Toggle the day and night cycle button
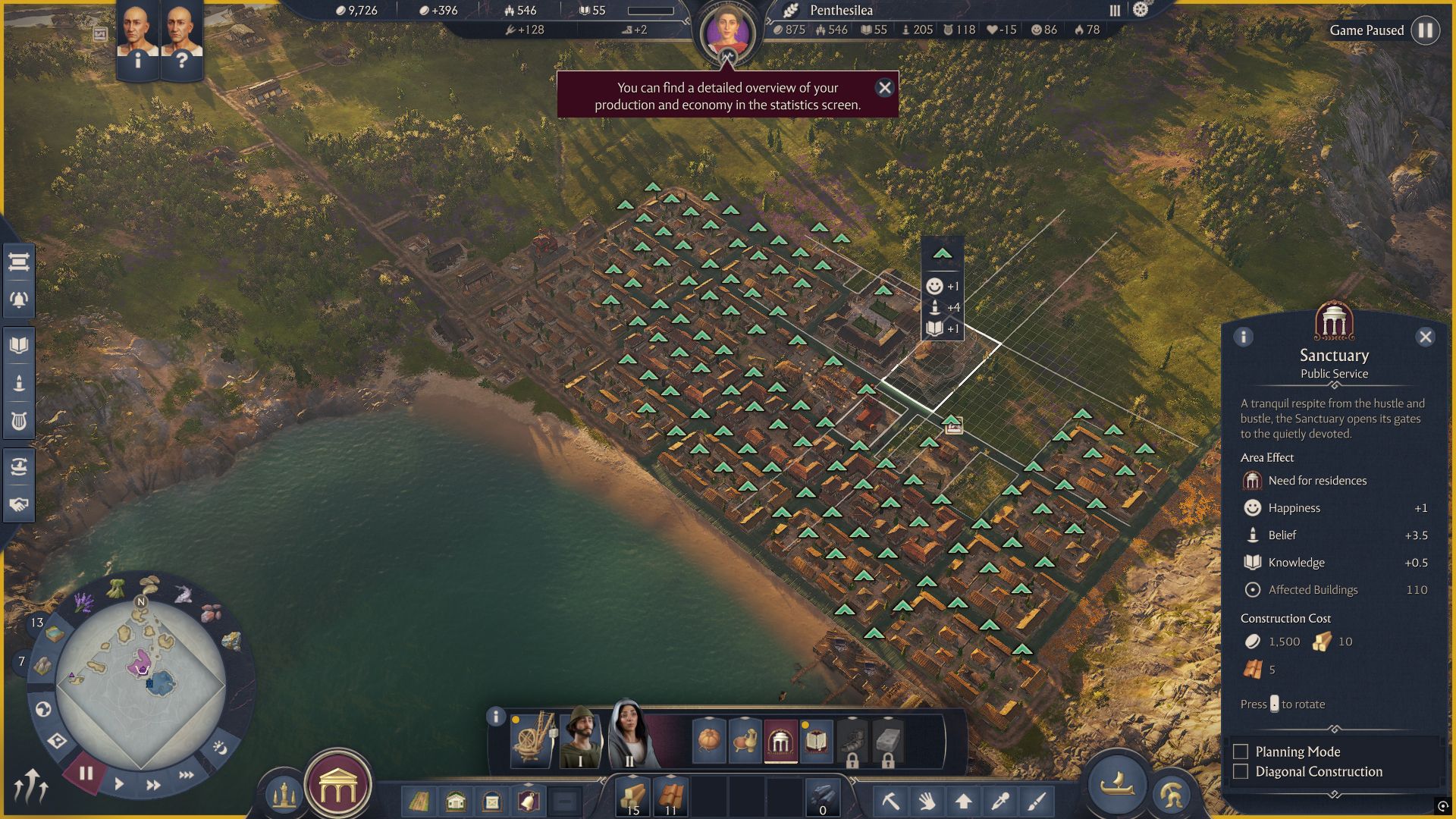 point(220,748)
